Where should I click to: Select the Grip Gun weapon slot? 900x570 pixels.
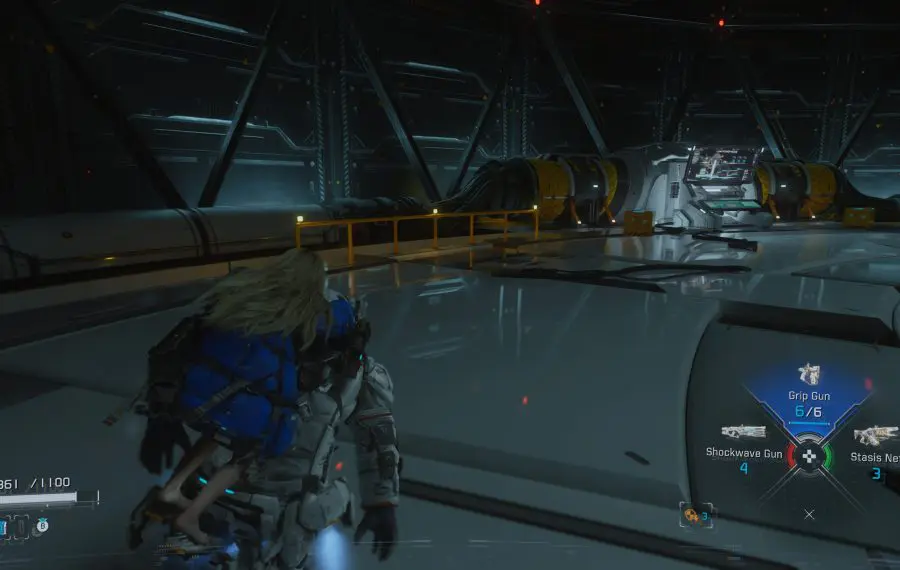point(808,390)
